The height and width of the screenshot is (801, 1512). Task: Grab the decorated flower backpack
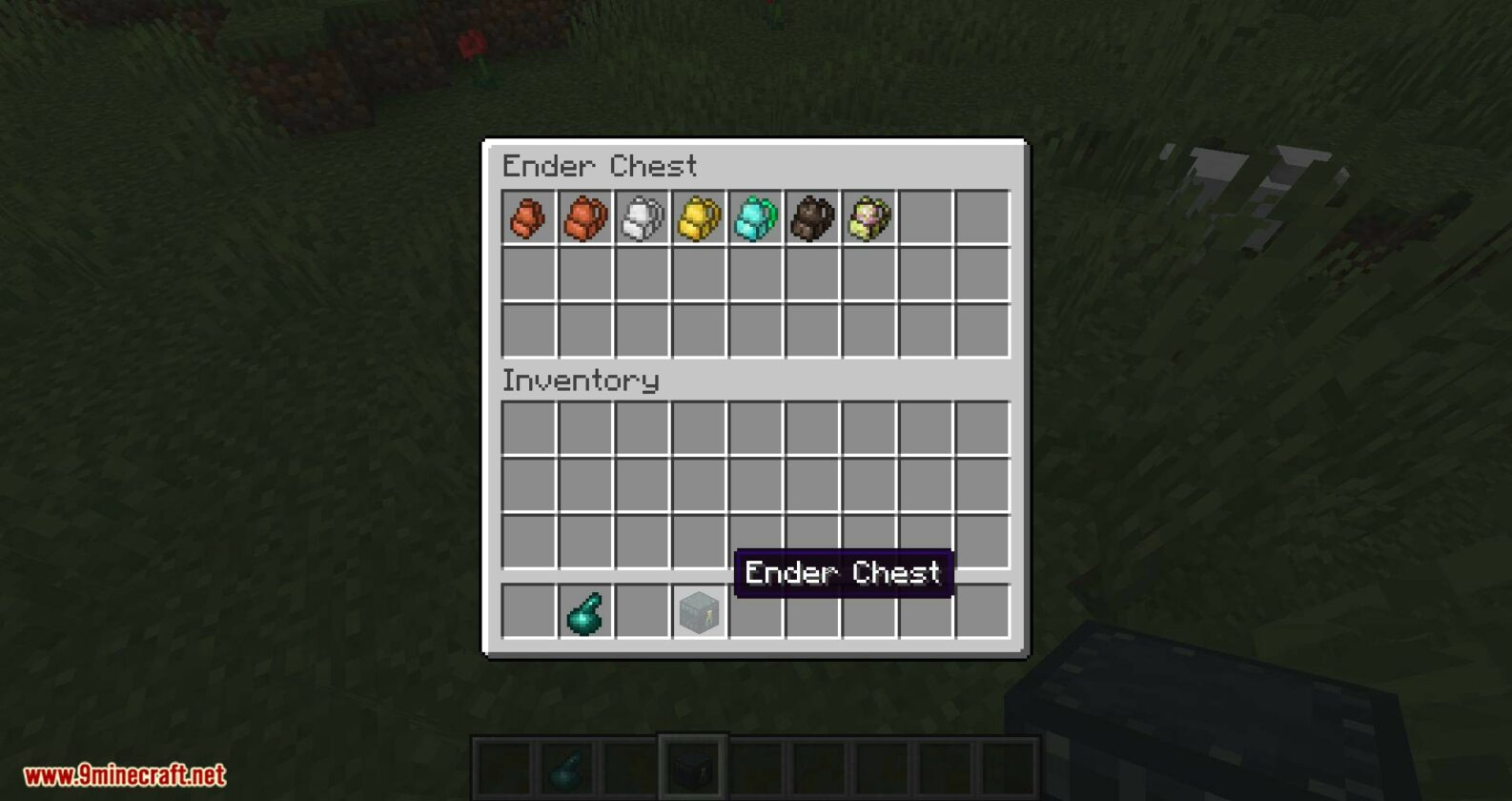click(869, 219)
